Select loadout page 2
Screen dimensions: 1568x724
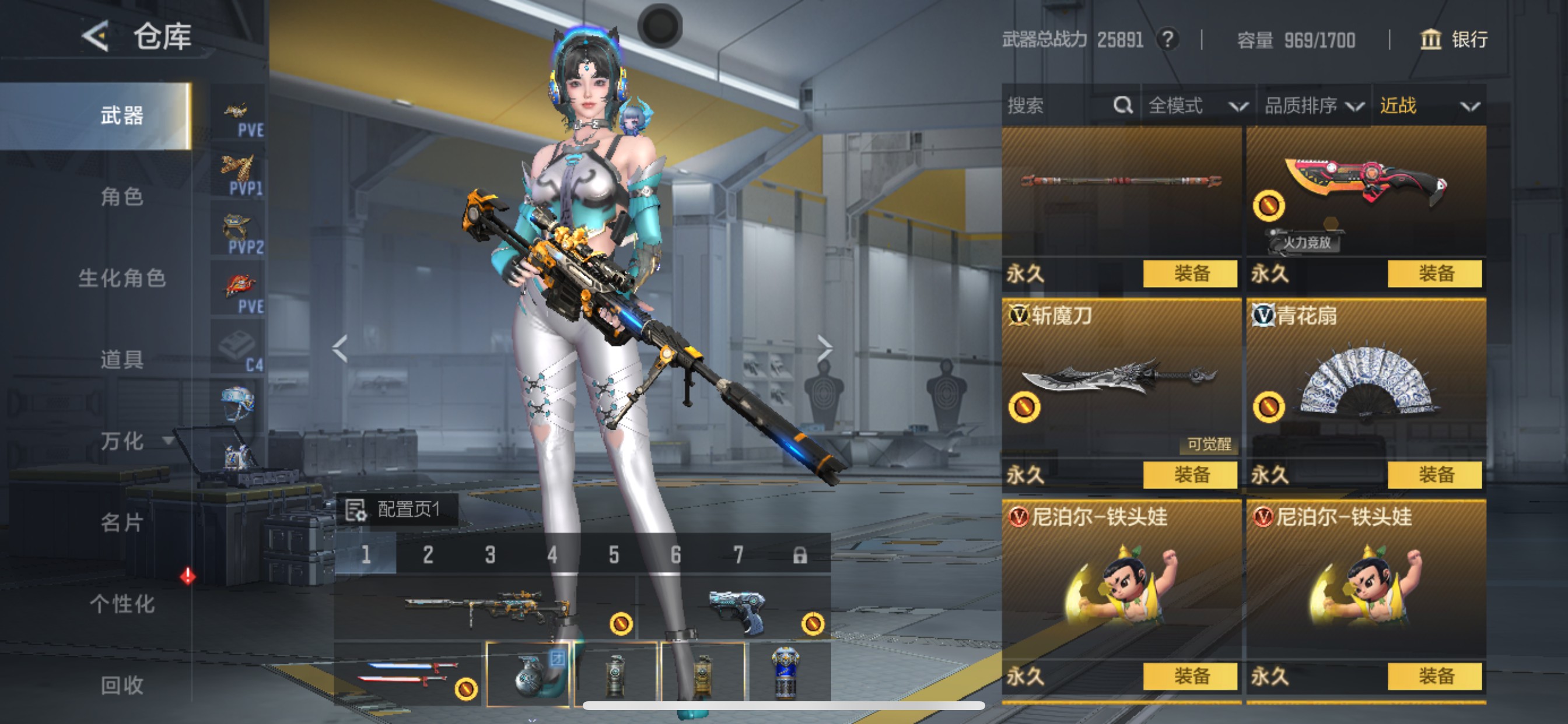point(428,555)
